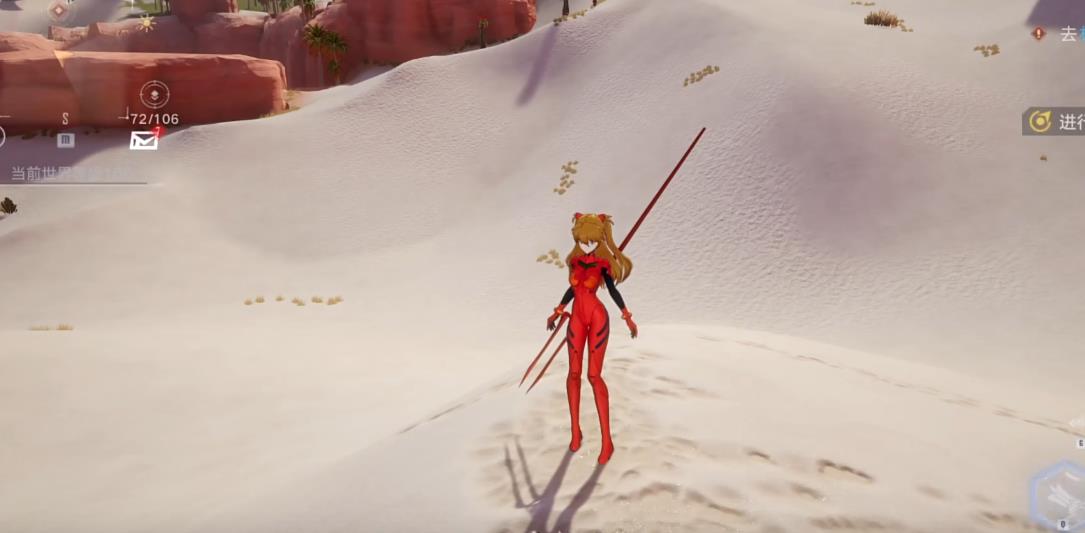Open the yellow-icon quest tracker entry
This screenshot has height=533, width=1085.
[1042, 122]
